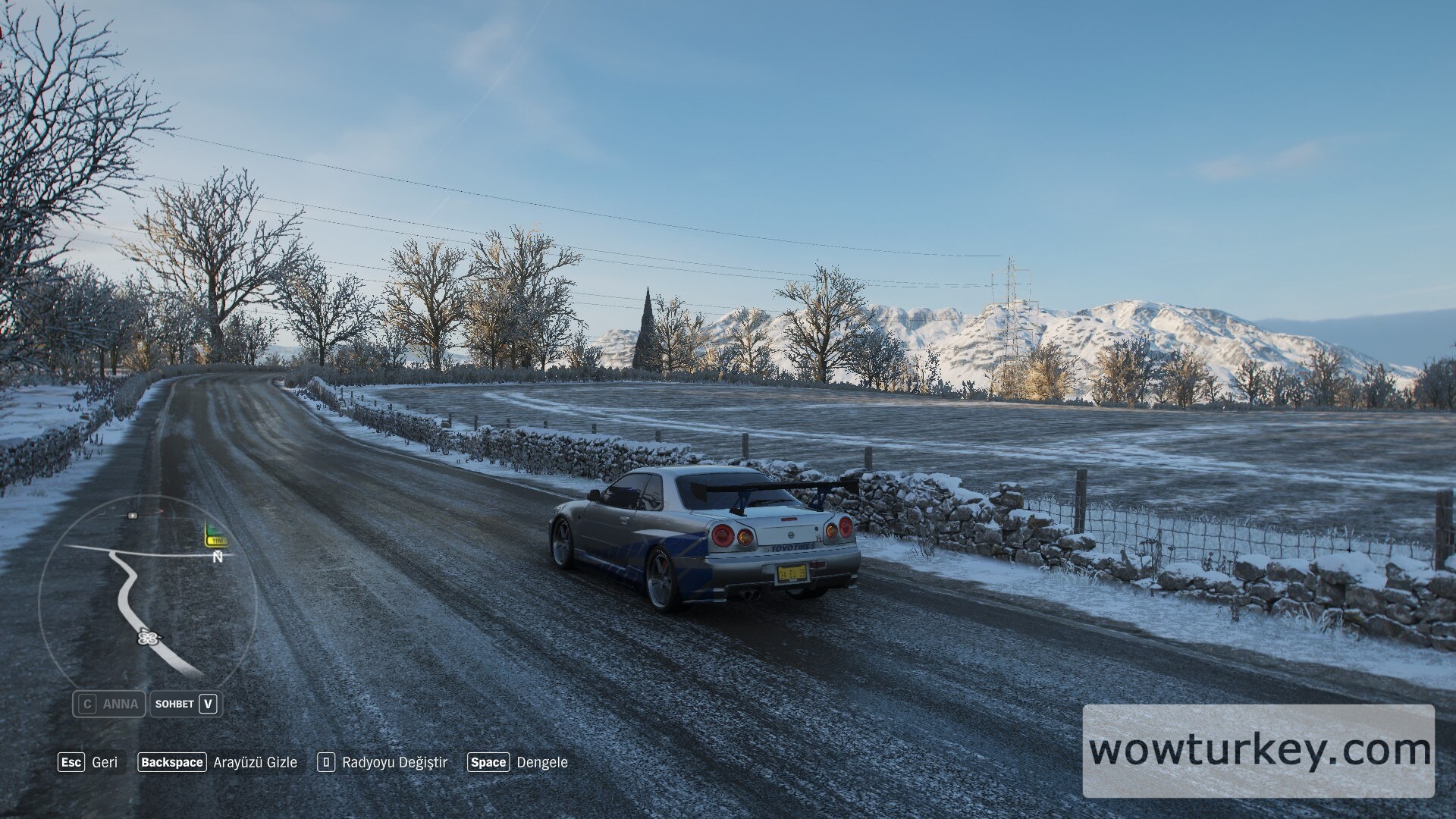The width and height of the screenshot is (1456, 819).
Task: Go back with the Geri option
Action: pyautogui.click(x=89, y=762)
